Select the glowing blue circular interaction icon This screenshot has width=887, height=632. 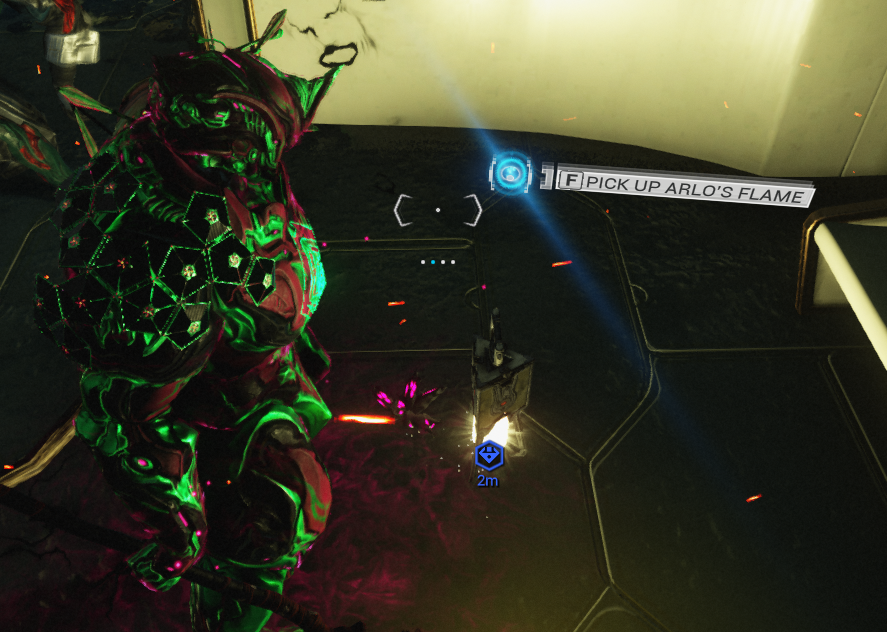point(513,175)
